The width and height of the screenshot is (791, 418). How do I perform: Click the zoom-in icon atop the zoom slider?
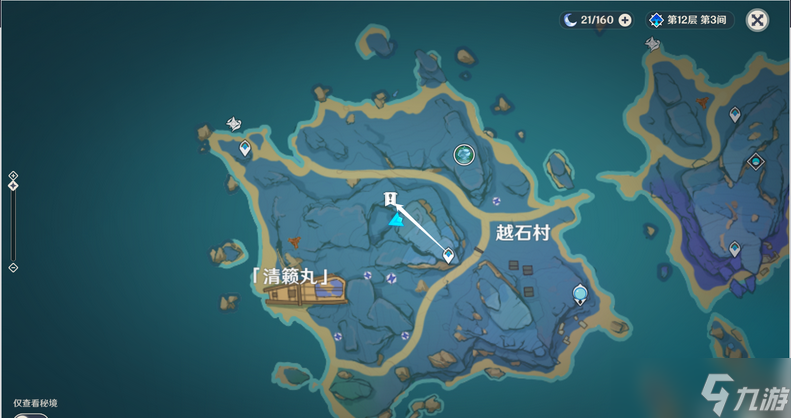pos(13,176)
